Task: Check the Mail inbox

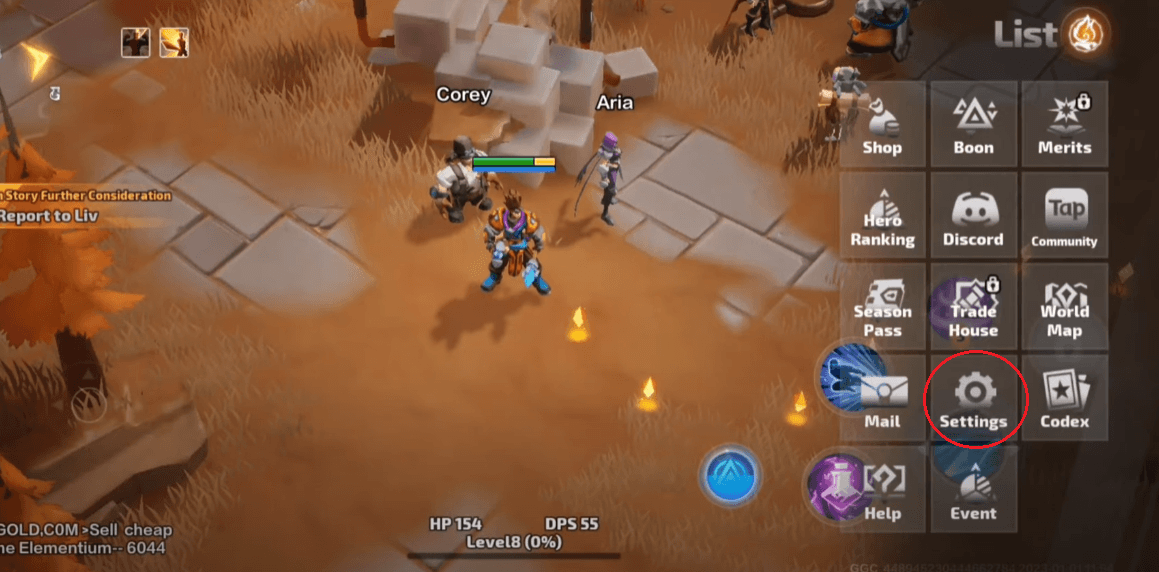Action: click(882, 399)
